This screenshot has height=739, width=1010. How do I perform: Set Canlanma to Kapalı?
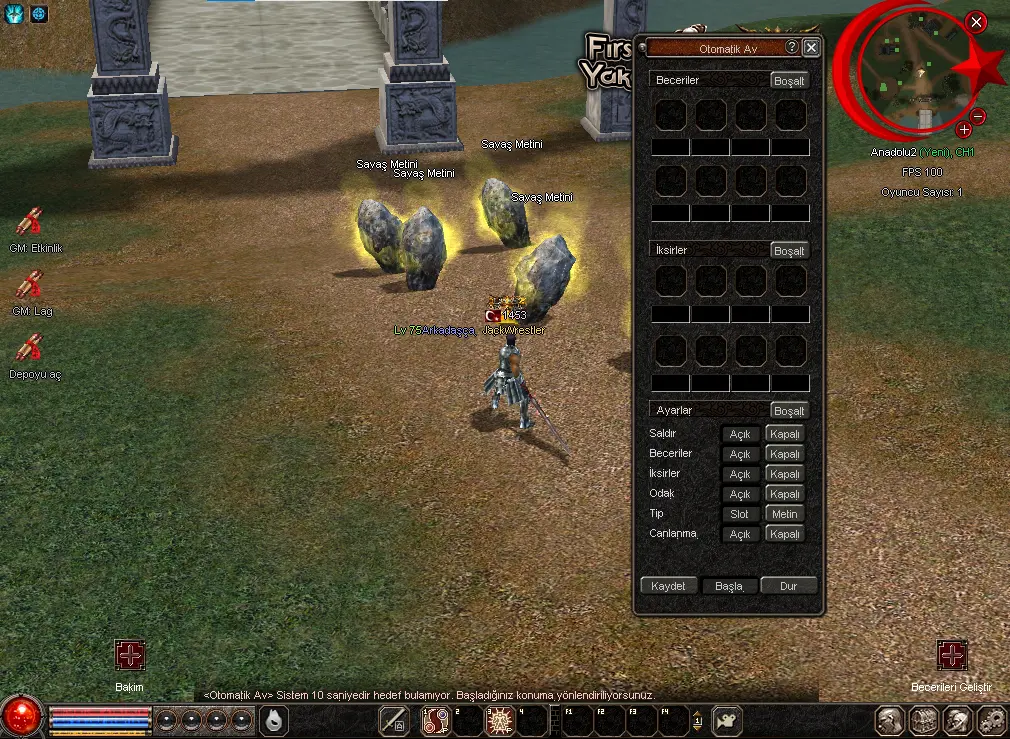point(784,534)
